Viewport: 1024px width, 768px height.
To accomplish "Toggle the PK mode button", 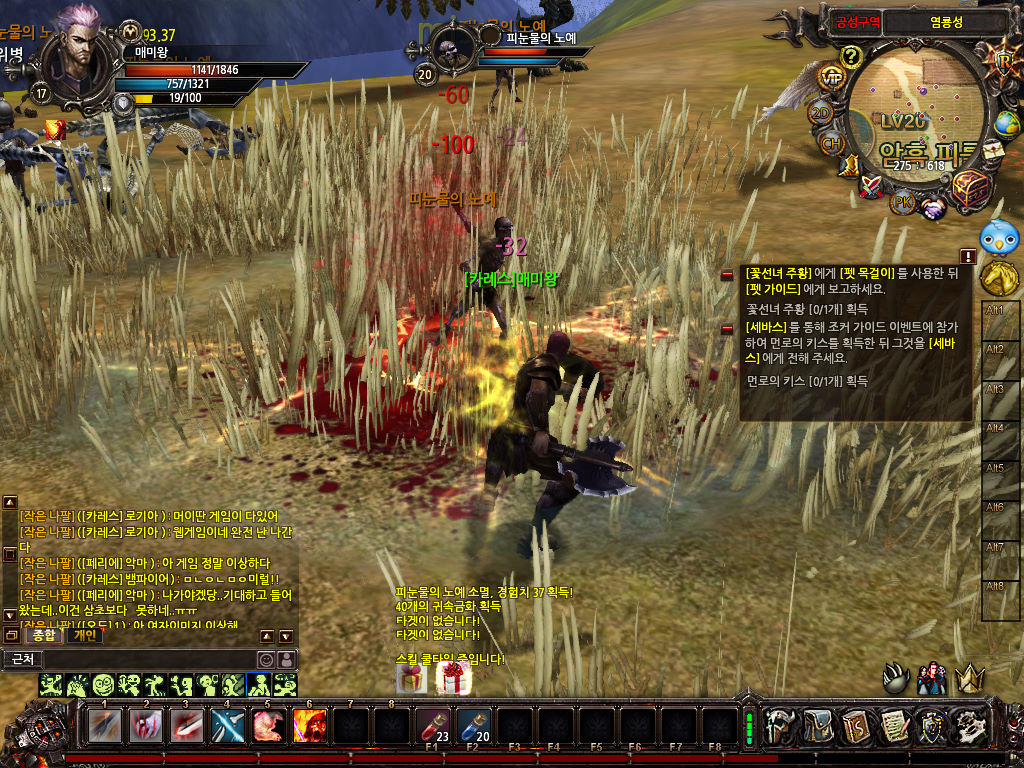I will tap(902, 203).
